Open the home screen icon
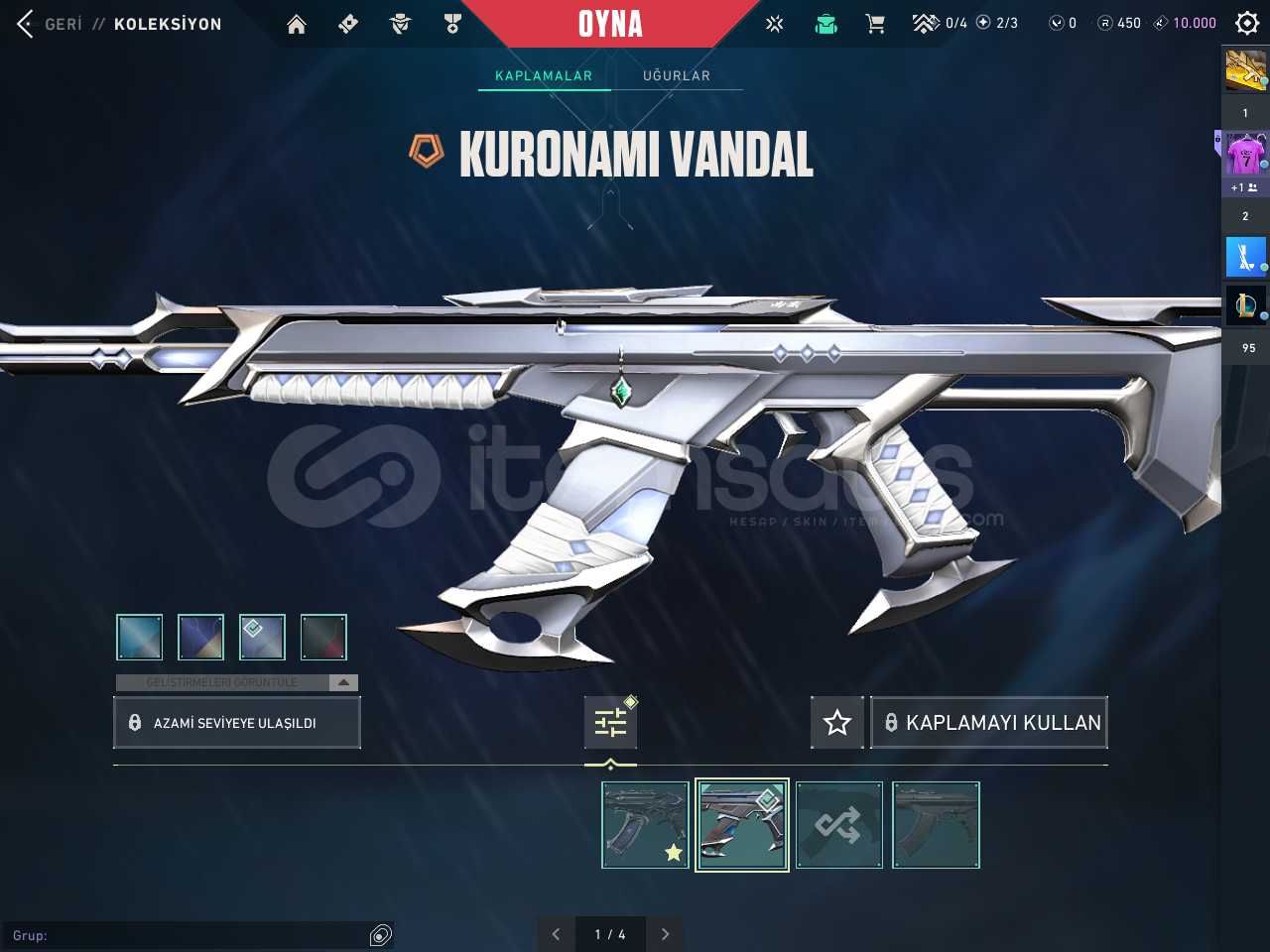This screenshot has height=952, width=1270. (x=296, y=22)
